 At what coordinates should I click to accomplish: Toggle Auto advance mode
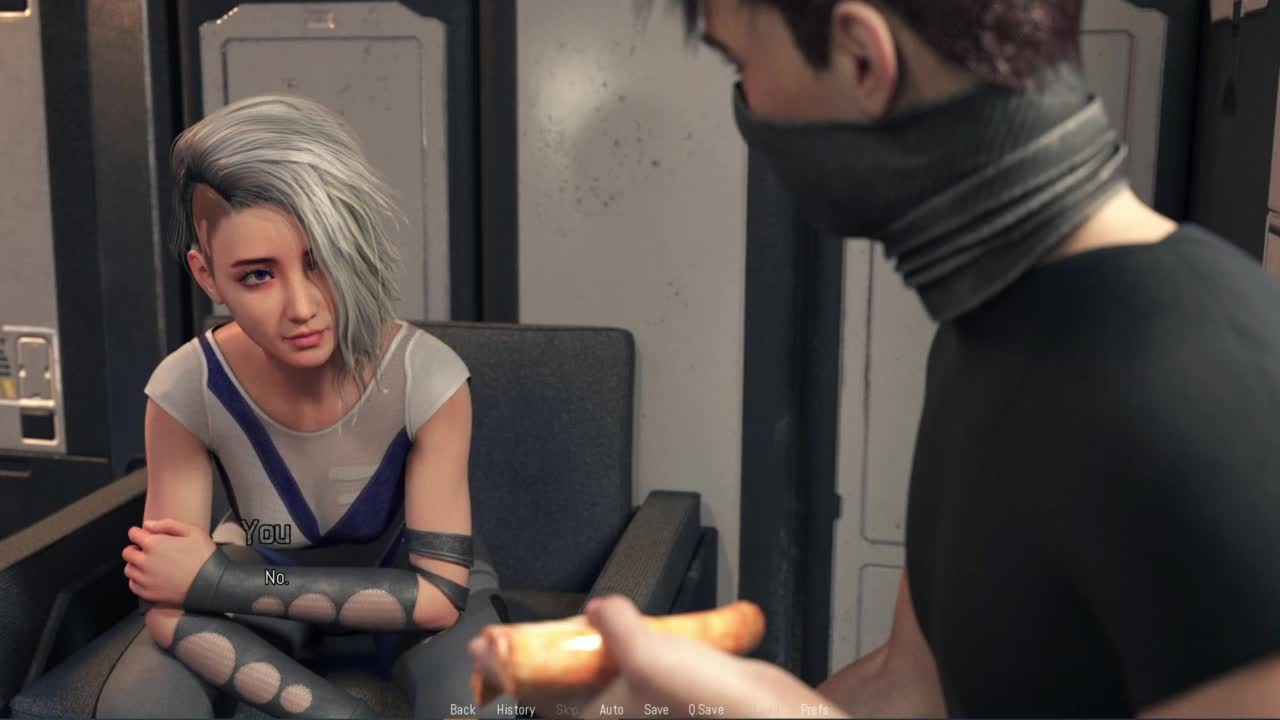click(x=611, y=710)
